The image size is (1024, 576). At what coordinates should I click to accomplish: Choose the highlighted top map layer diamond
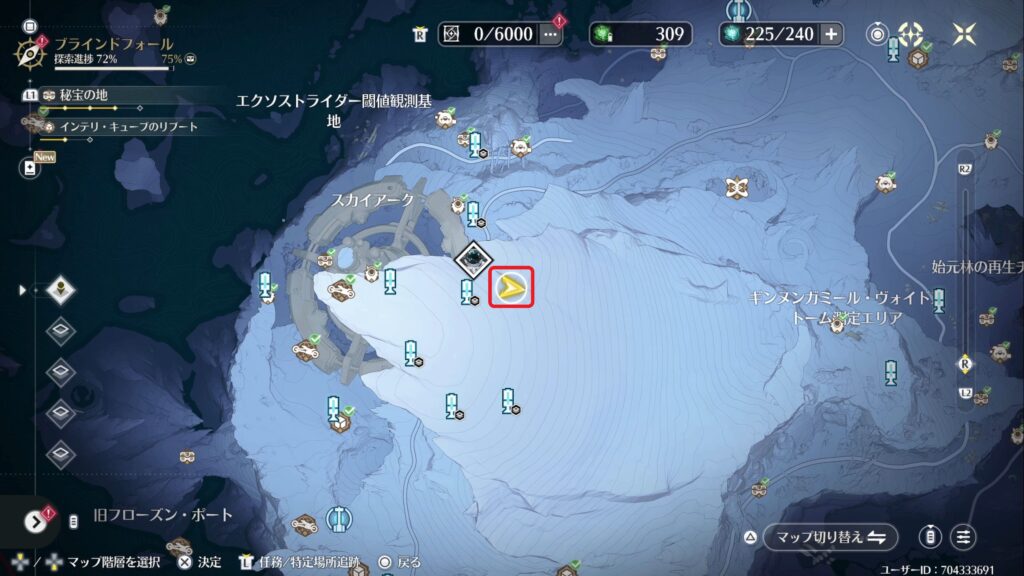coord(62,290)
